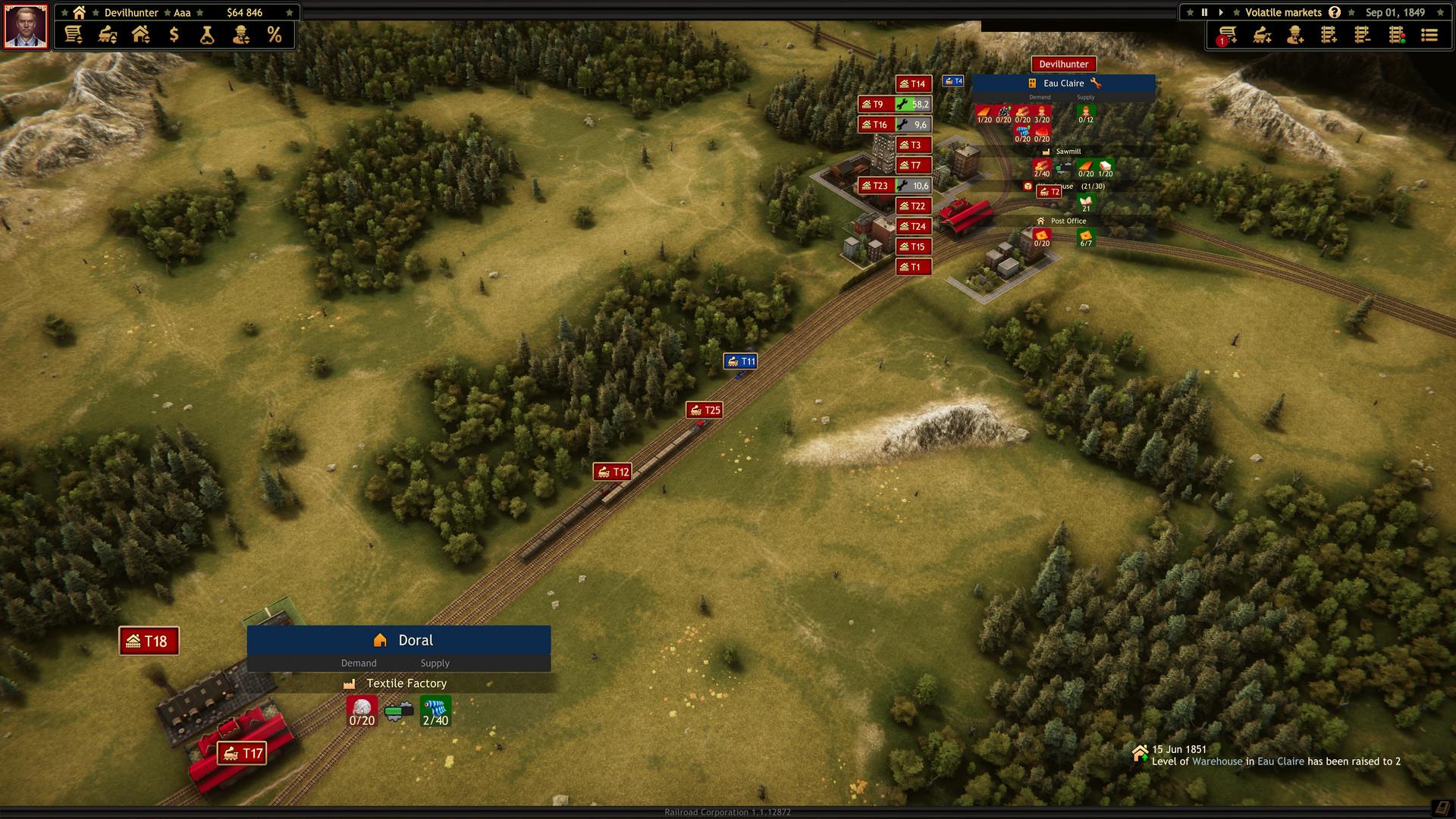
Task: Click the home icon beside Devilhunter name
Action: point(79,12)
